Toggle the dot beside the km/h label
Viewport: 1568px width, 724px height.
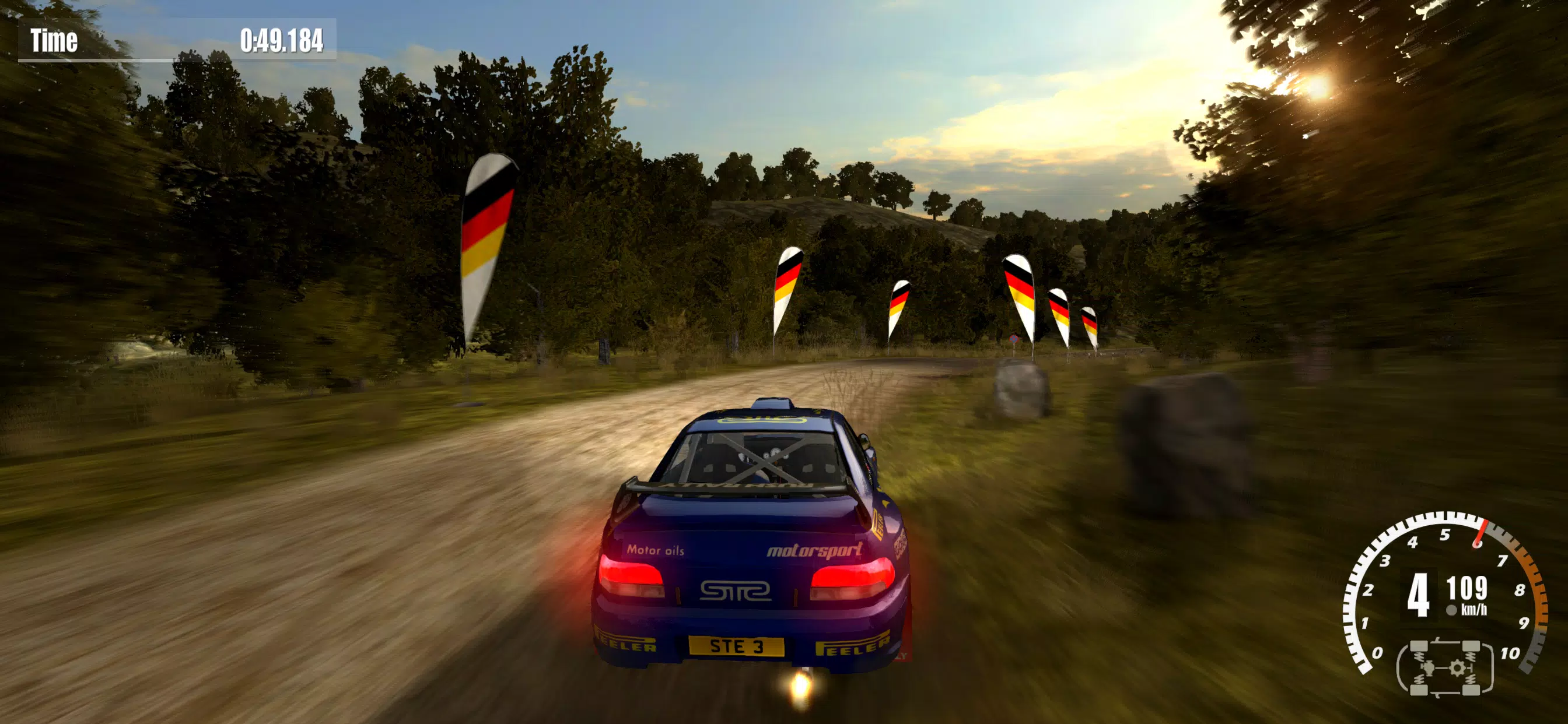point(1451,610)
